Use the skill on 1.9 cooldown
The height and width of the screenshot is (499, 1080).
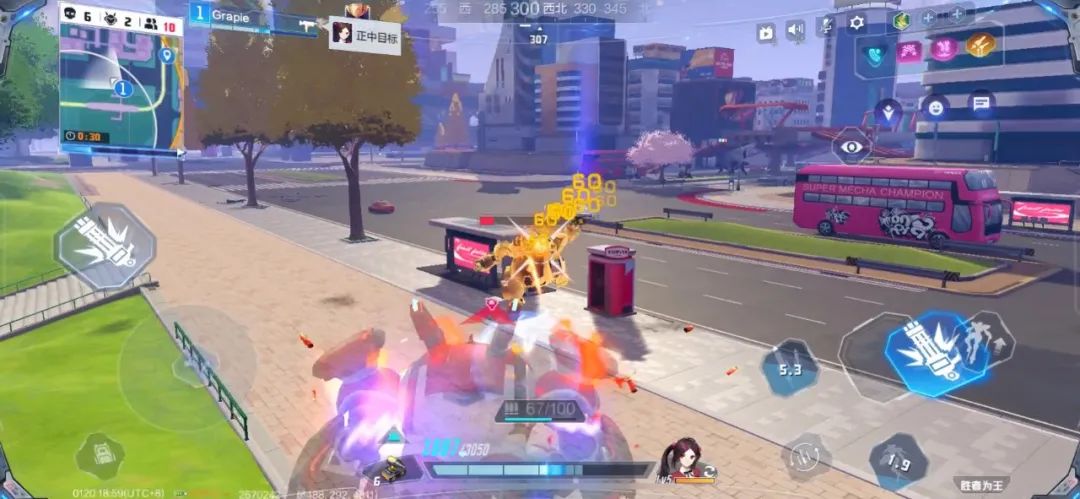click(897, 462)
